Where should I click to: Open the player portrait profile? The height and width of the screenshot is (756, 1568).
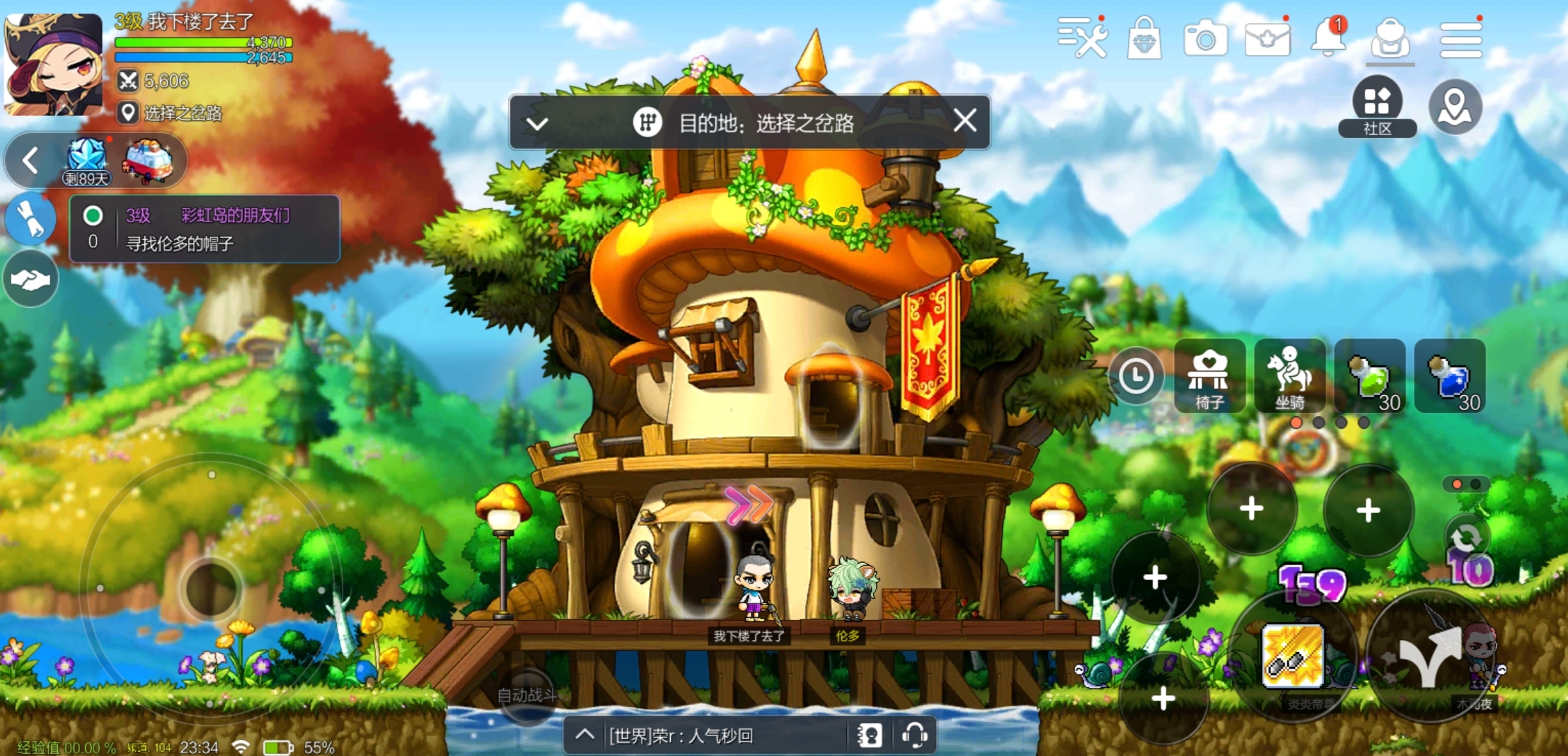pos(53,64)
